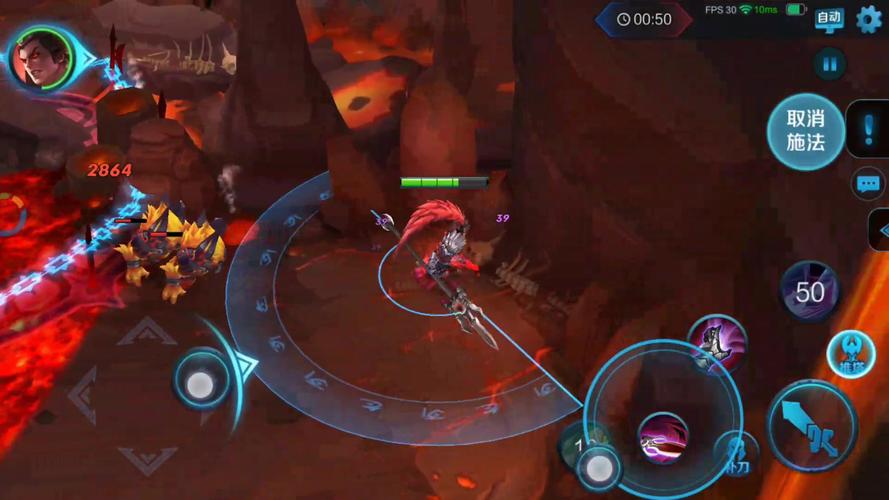This screenshot has width=889, height=500.
Task: Tap the 取消施法 cancel cast button
Action: pos(805,131)
